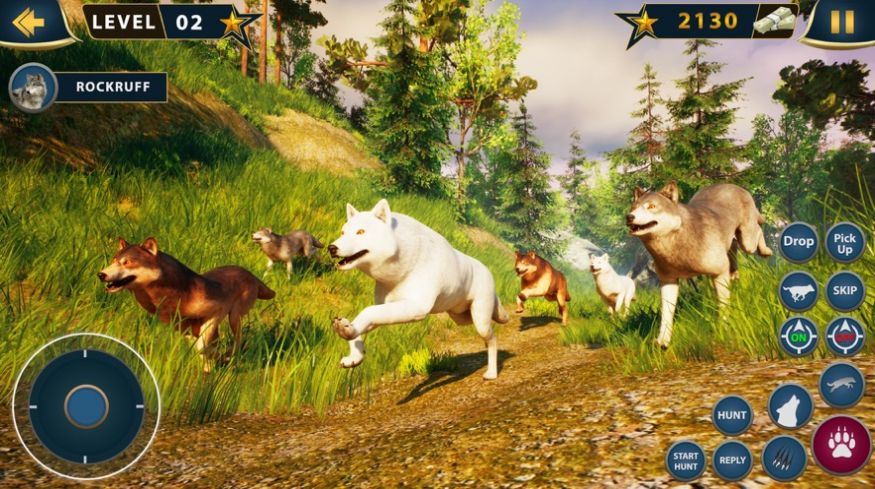This screenshot has height=489, width=875.
Task: Choose the SKIP button
Action: [x=845, y=291]
